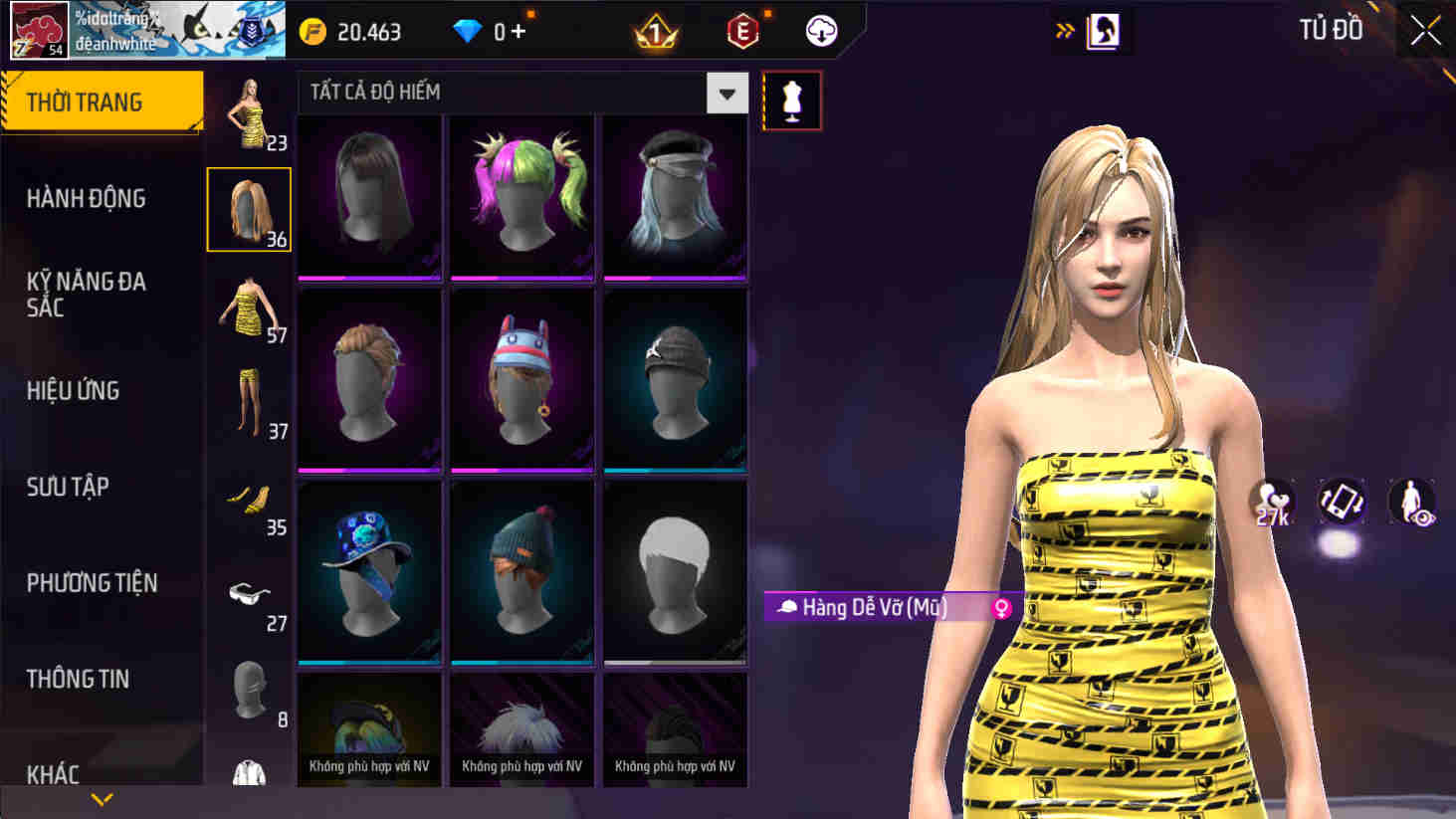Open the diamond top-up icon
The image size is (1456, 819).
coord(468,31)
